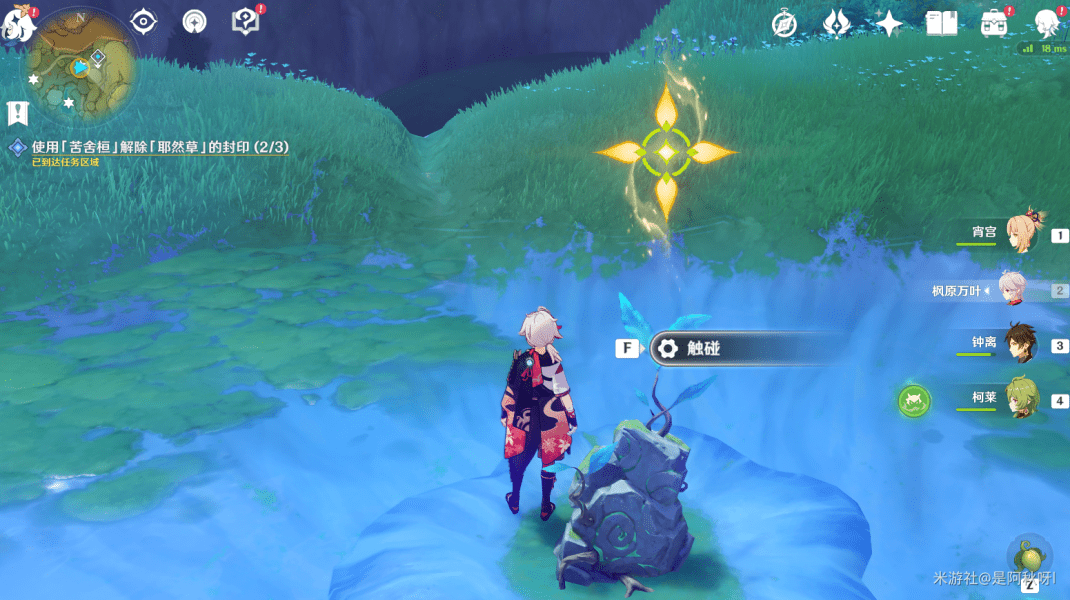Screen dimensions: 1070x600
Task: Select the tracked 苦舍桓 quest objective
Action: [160, 147]
